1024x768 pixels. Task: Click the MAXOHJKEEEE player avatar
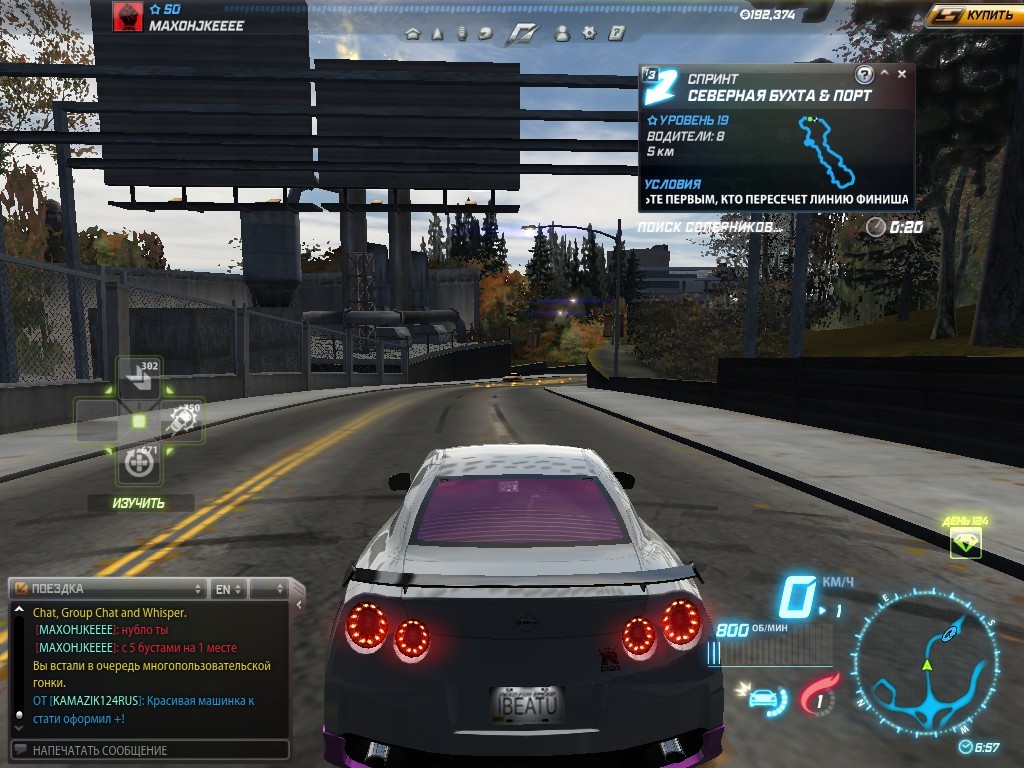(128, 17)
